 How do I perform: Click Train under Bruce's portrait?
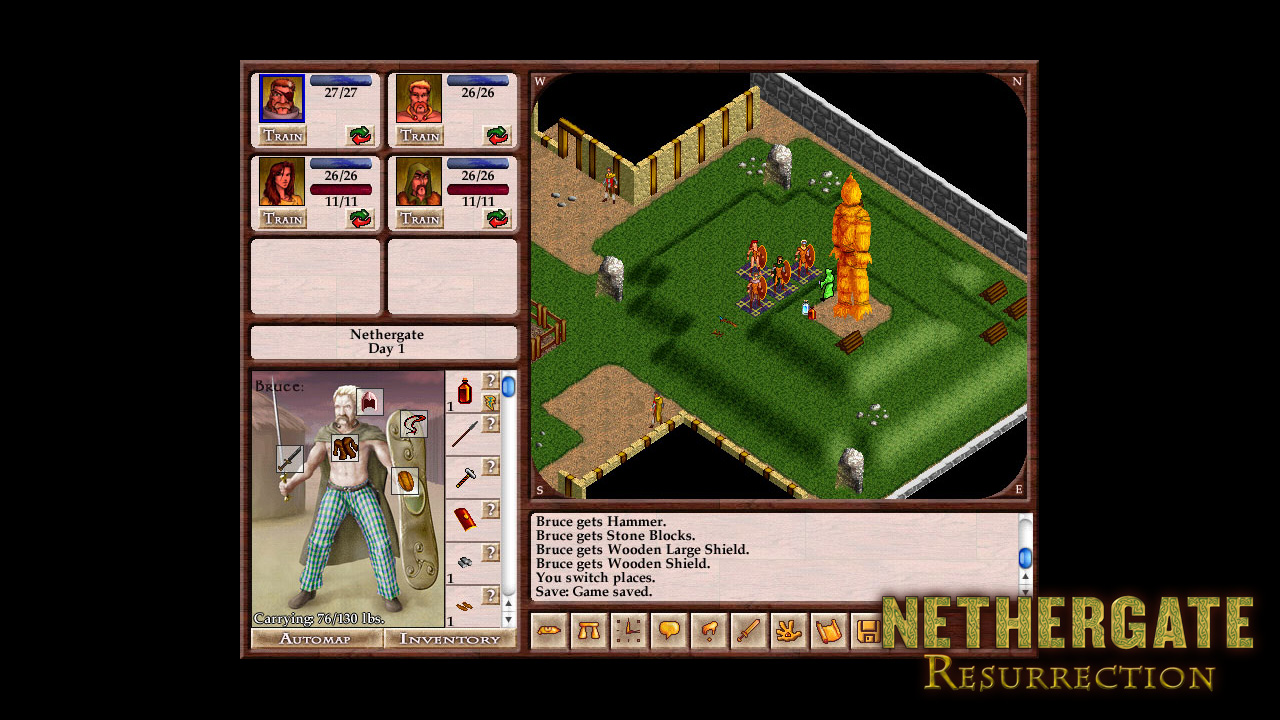click(x=281, y=136)
